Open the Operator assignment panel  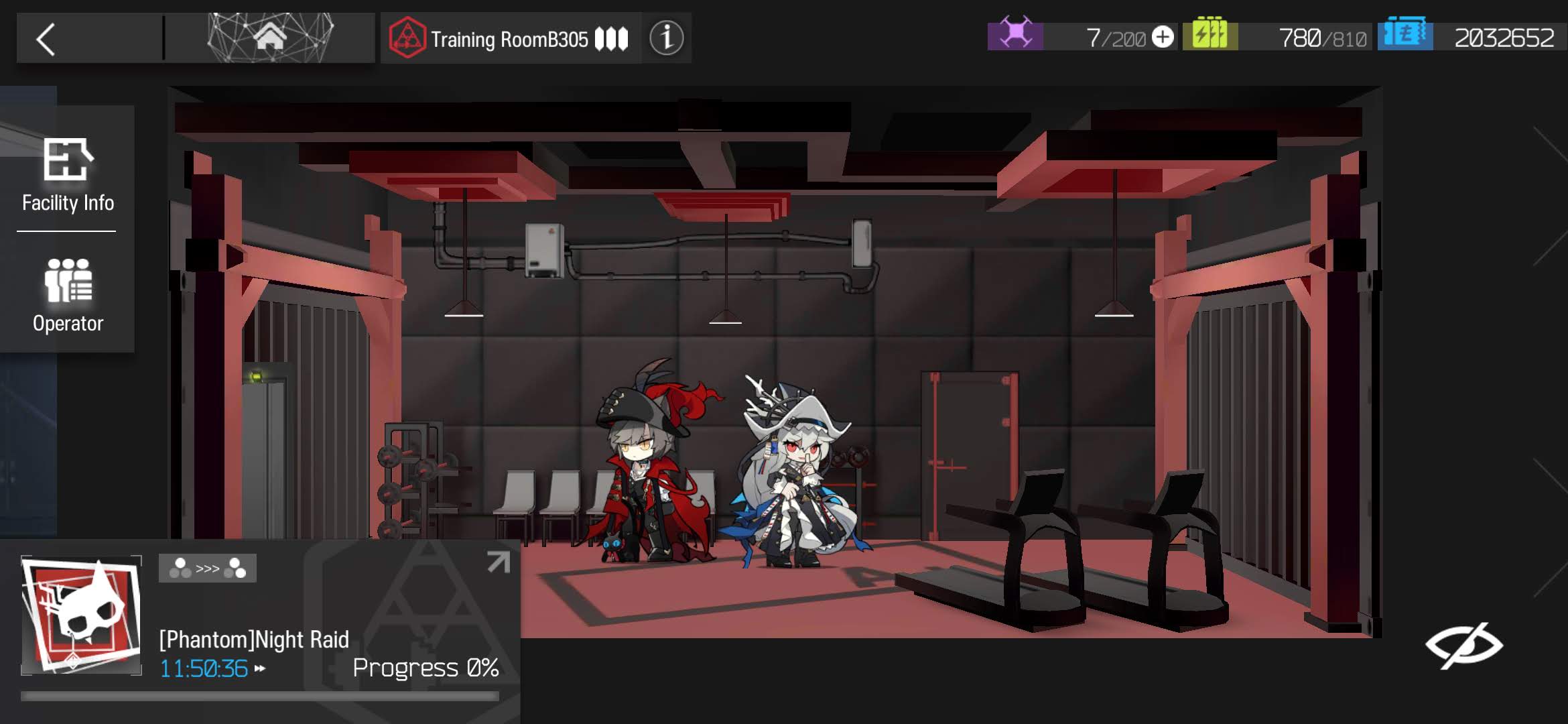(68, 295)
